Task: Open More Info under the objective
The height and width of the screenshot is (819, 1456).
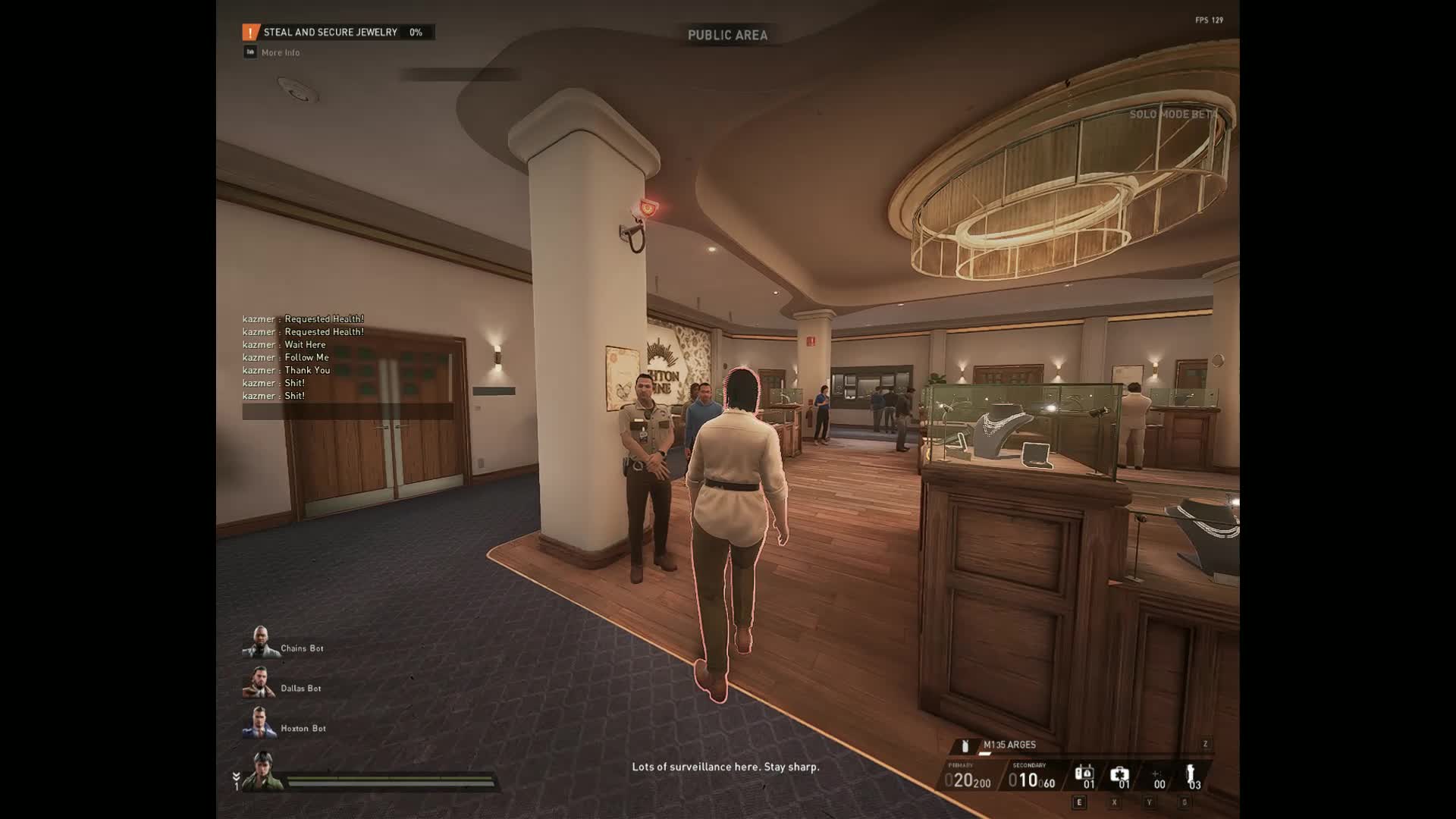Action: pyautogui.click(x=280, y=52)
